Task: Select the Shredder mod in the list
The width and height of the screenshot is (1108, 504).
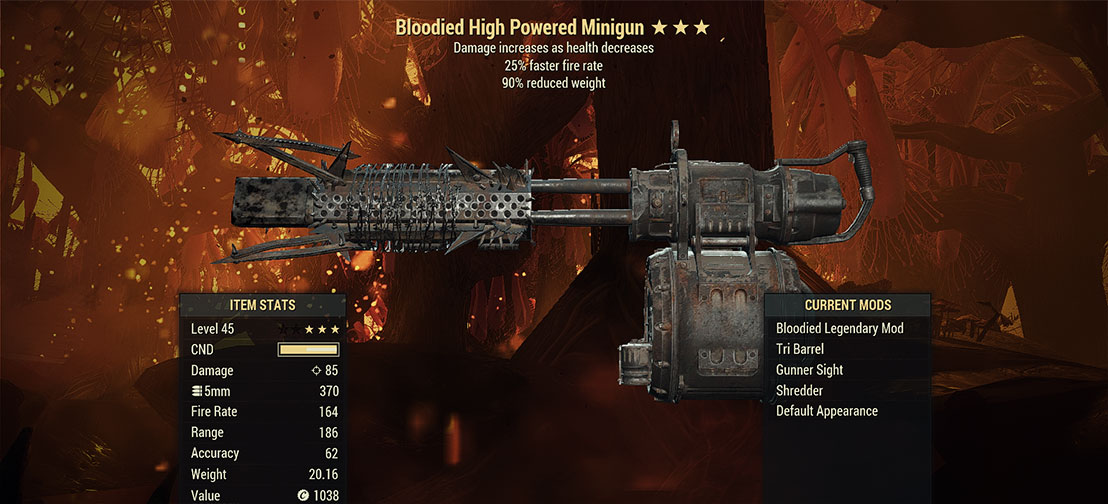Action: coord(801,390)
